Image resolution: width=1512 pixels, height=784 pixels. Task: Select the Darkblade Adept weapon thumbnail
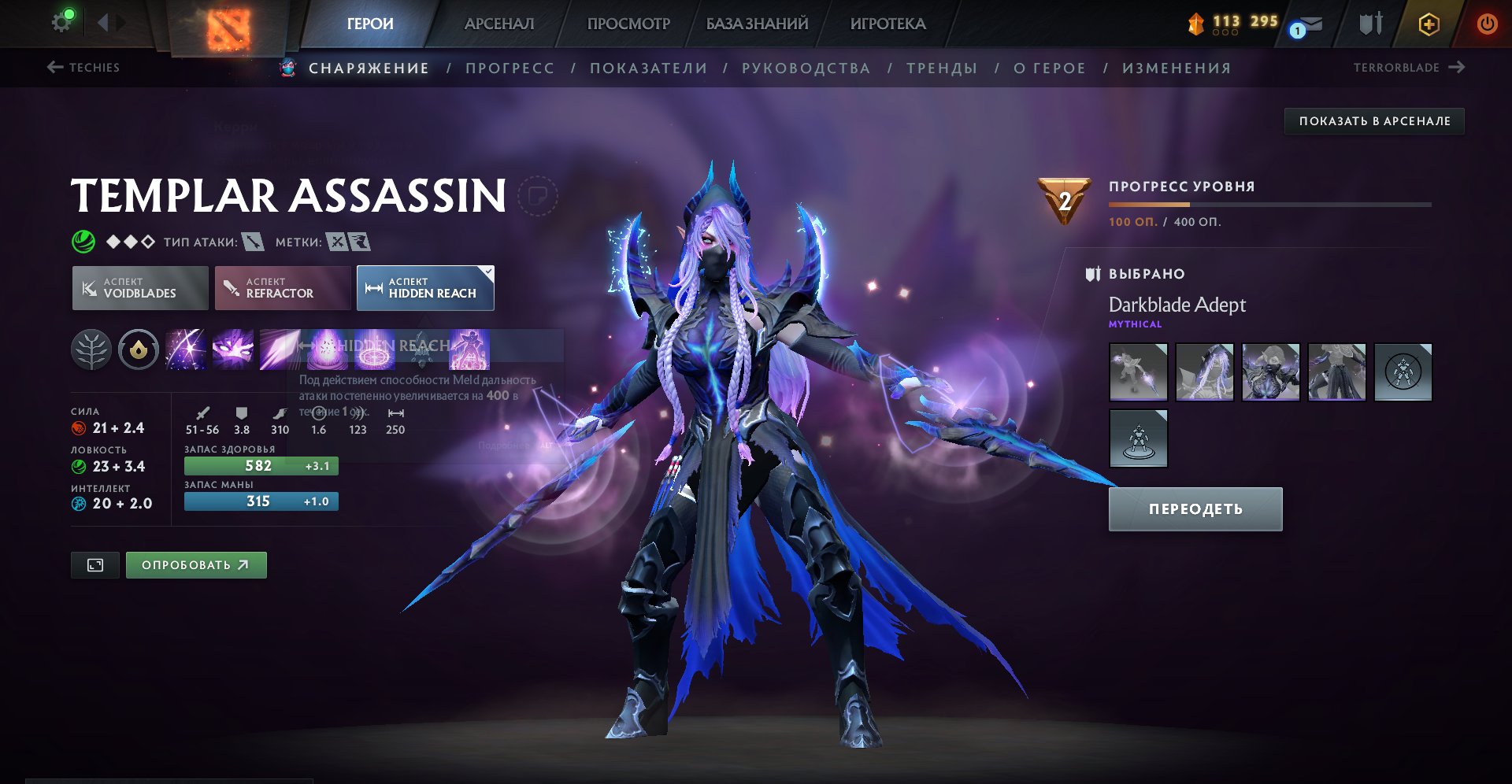click(1138, 372)
